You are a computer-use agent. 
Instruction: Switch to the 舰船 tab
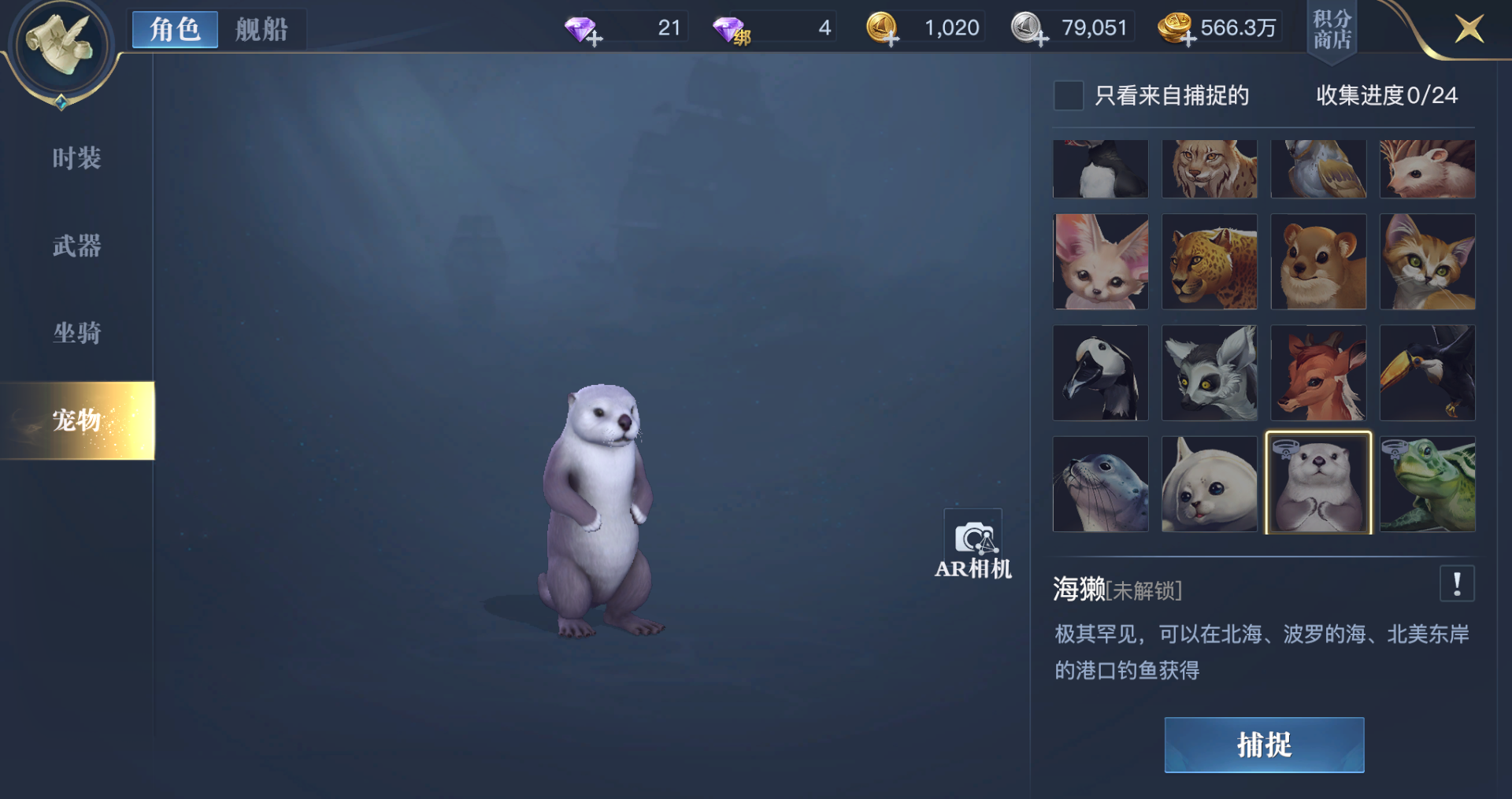(262, 28)
